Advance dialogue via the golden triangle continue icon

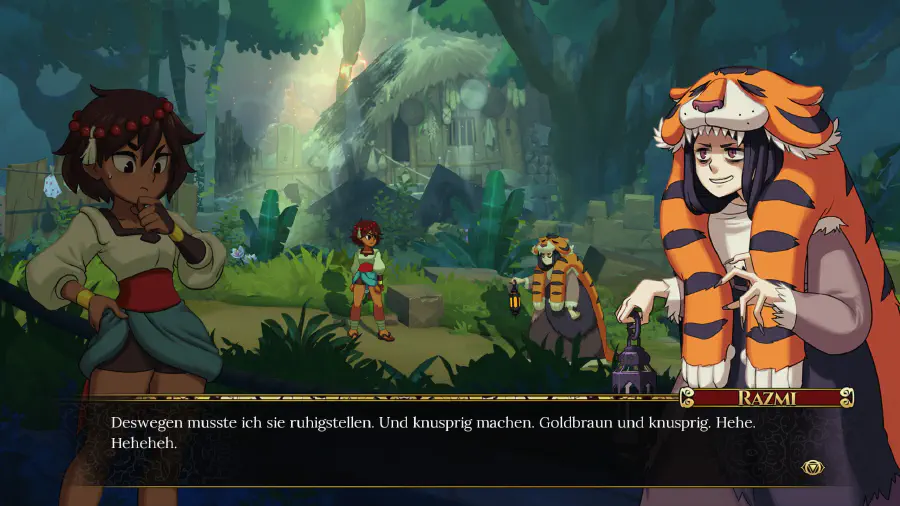pyautogui.click(x=812, y=467)
